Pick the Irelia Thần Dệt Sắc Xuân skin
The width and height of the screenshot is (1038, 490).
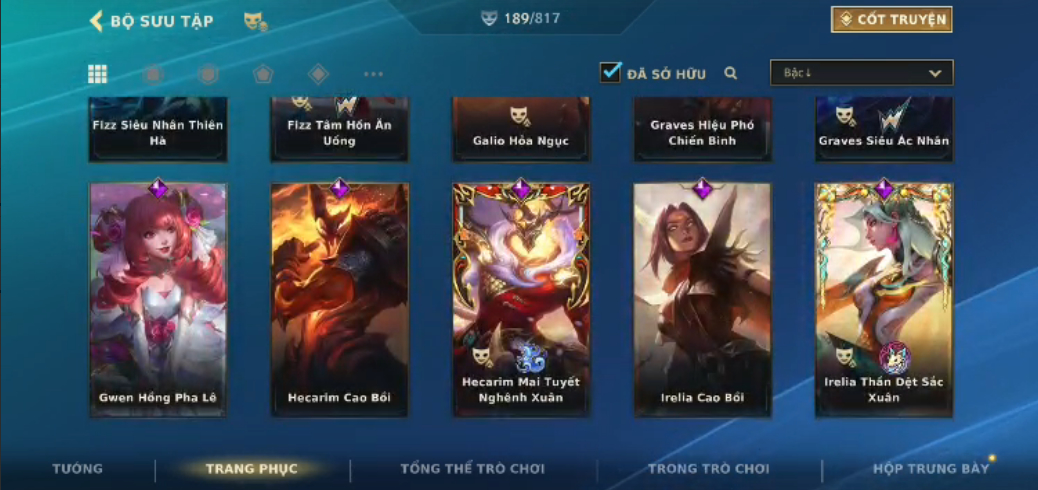point(884,299)
